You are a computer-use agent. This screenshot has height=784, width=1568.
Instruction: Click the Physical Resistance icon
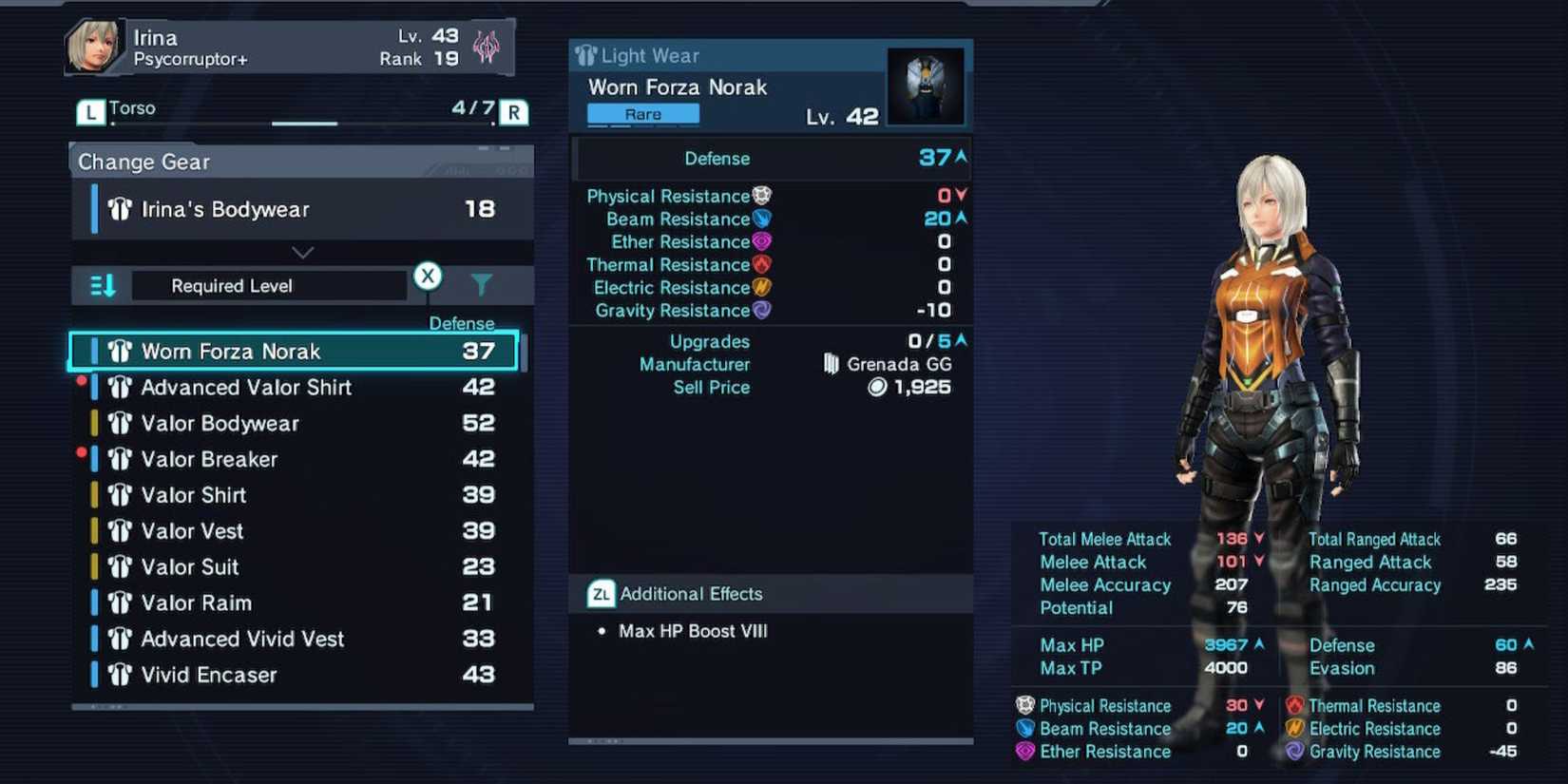[761, 196]
